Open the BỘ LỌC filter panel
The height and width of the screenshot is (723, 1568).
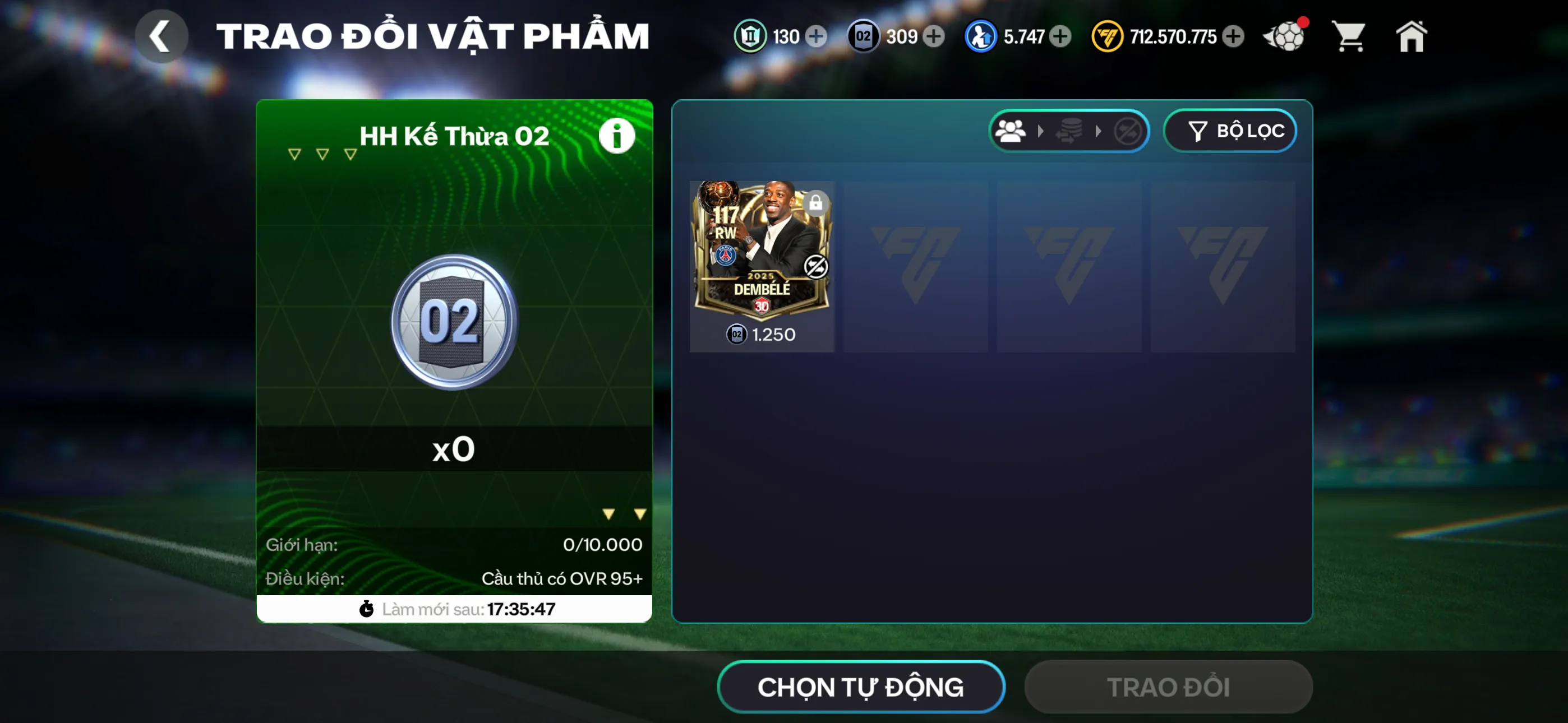(1230, 130)
